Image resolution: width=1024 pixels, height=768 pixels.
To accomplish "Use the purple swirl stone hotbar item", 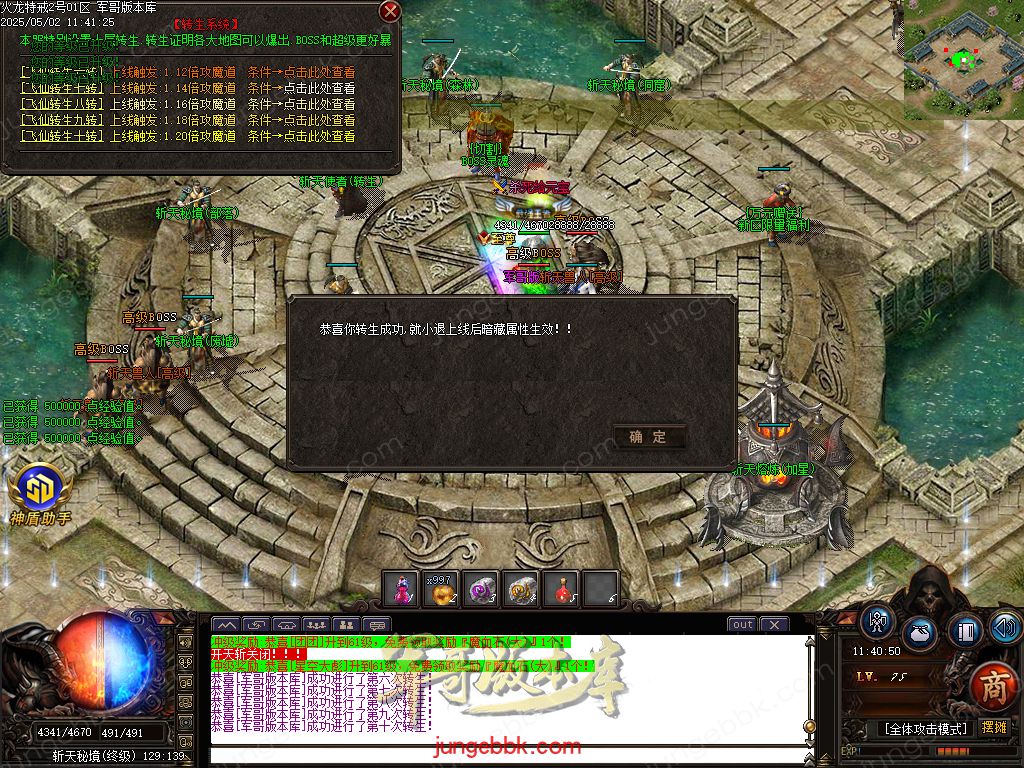I will (481, 589).
